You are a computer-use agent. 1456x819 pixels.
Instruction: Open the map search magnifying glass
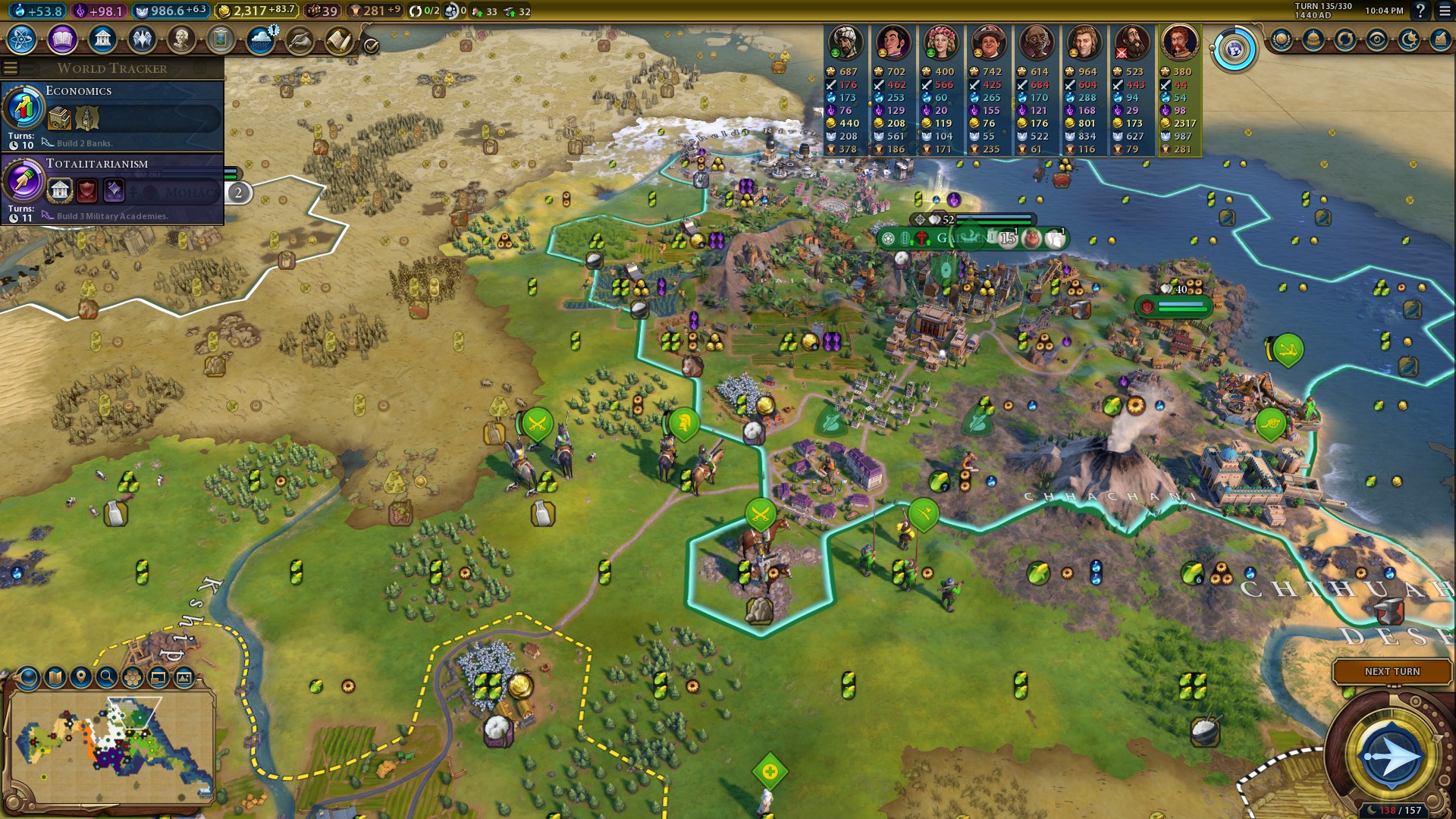[x=107, y=677]
